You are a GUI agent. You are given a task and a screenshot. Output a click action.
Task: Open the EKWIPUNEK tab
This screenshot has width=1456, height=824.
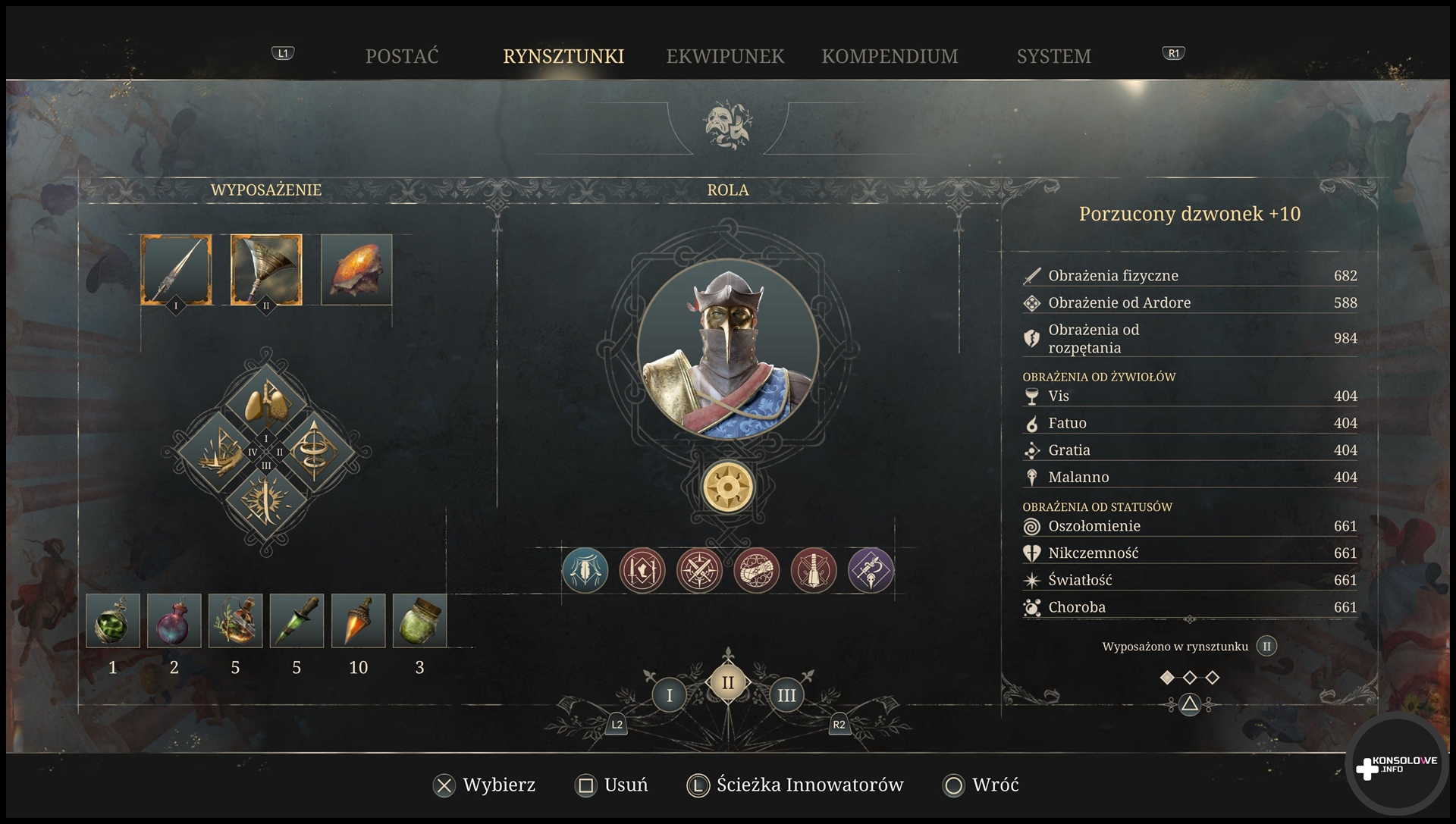coord(725,56)
